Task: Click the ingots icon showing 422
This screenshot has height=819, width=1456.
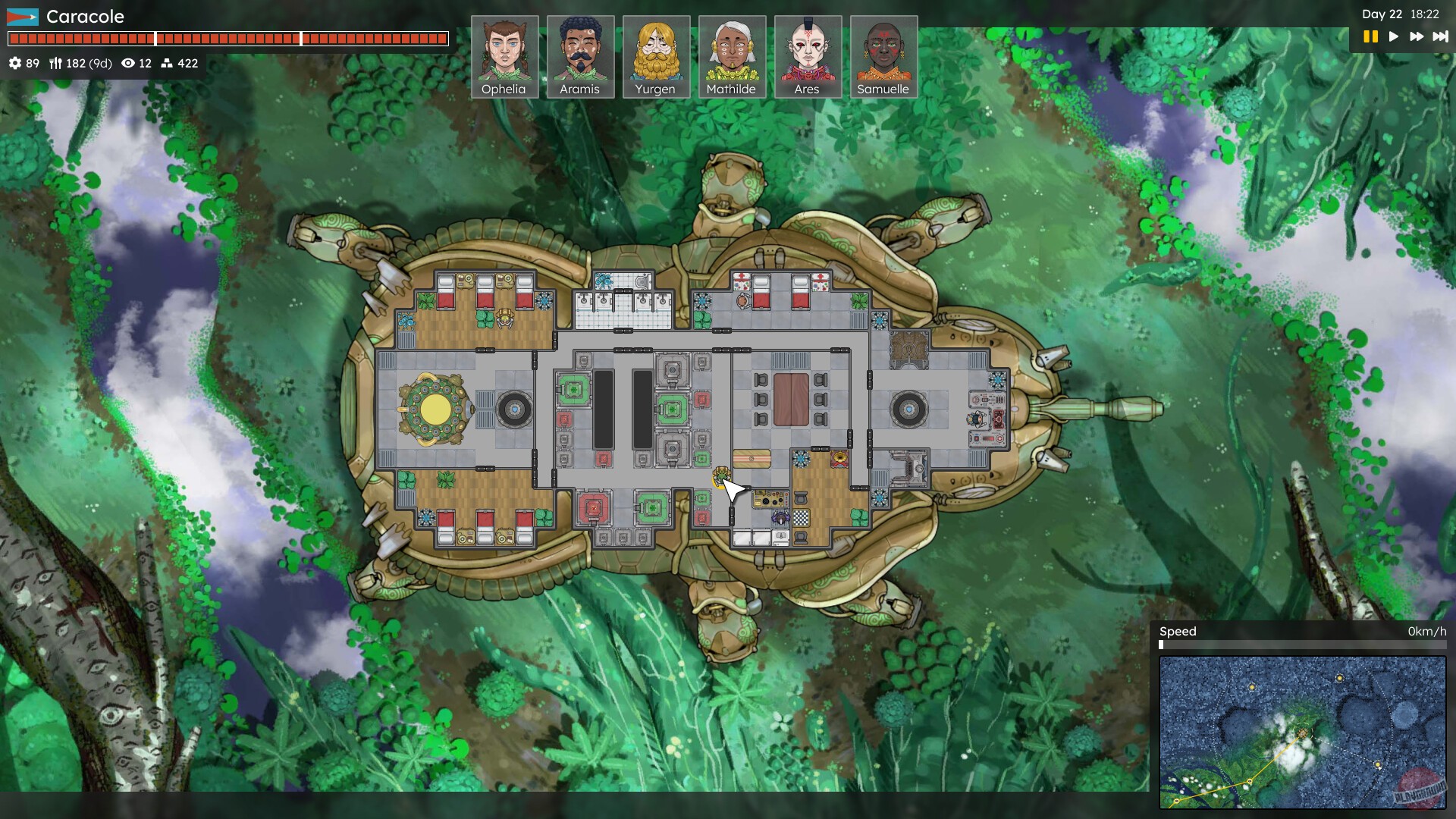Action: (168, 64)
